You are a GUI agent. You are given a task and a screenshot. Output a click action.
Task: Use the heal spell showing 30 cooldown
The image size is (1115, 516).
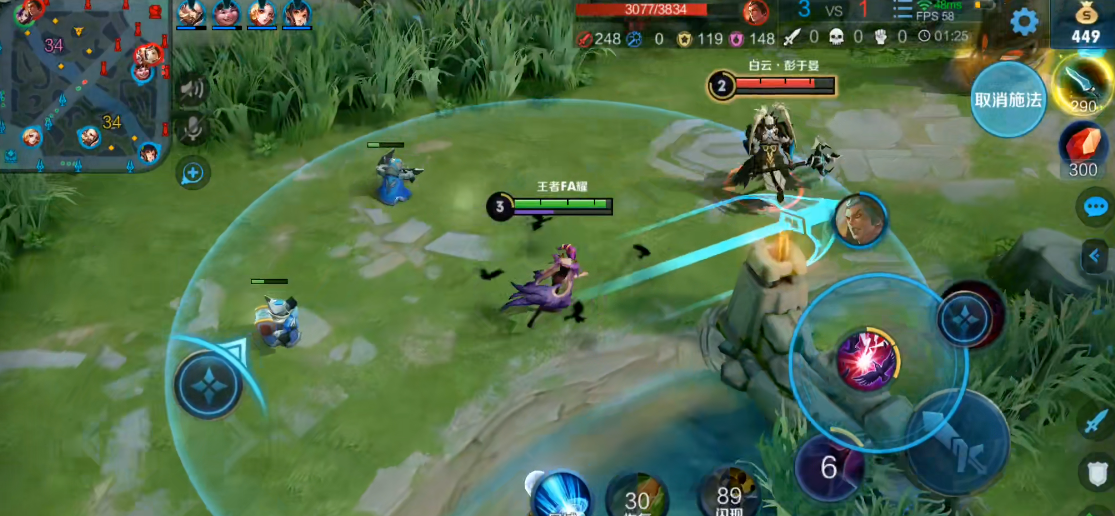coord(637,497)
